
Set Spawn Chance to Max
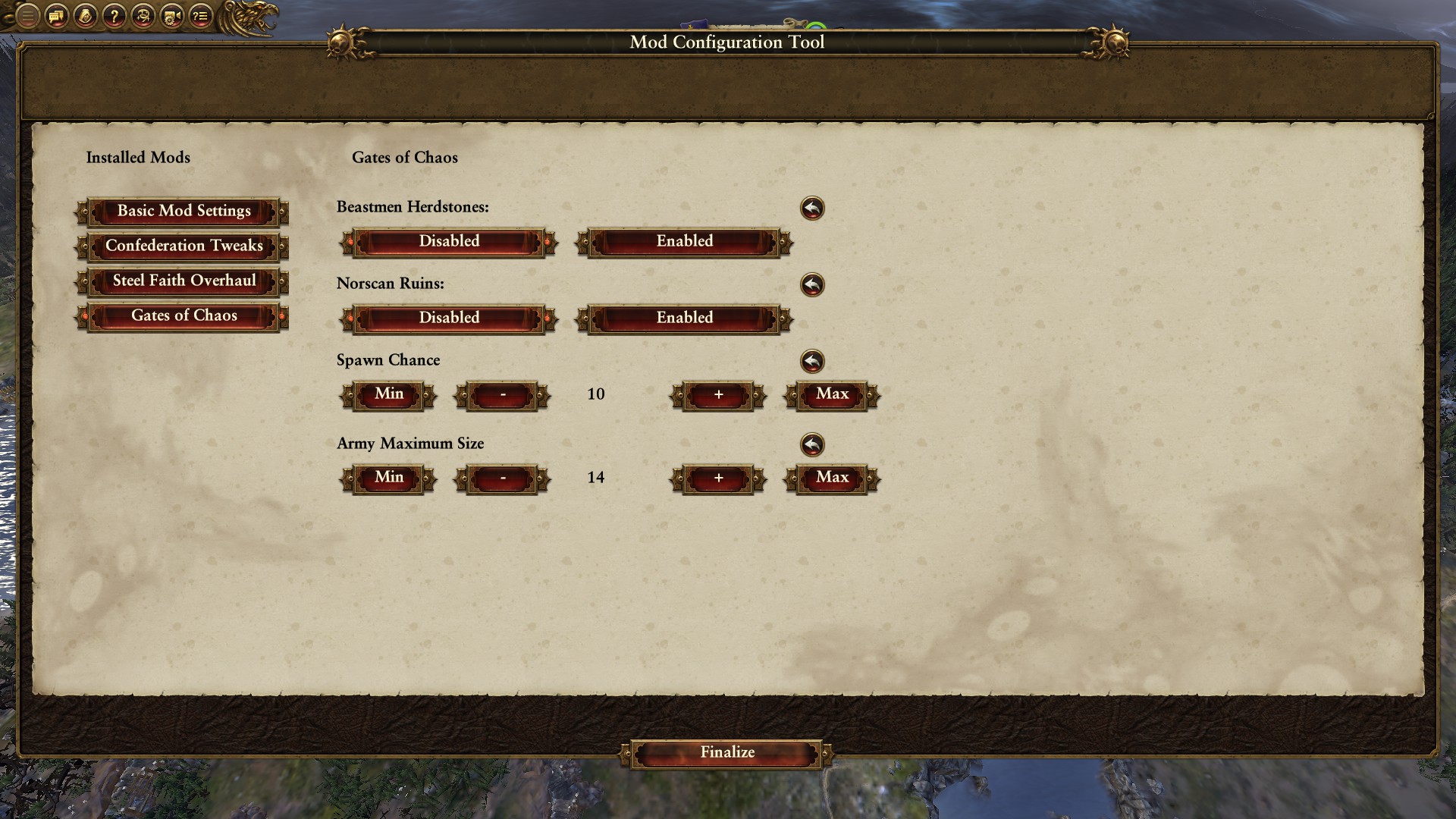pyautogui.click(x=832, y=395)
